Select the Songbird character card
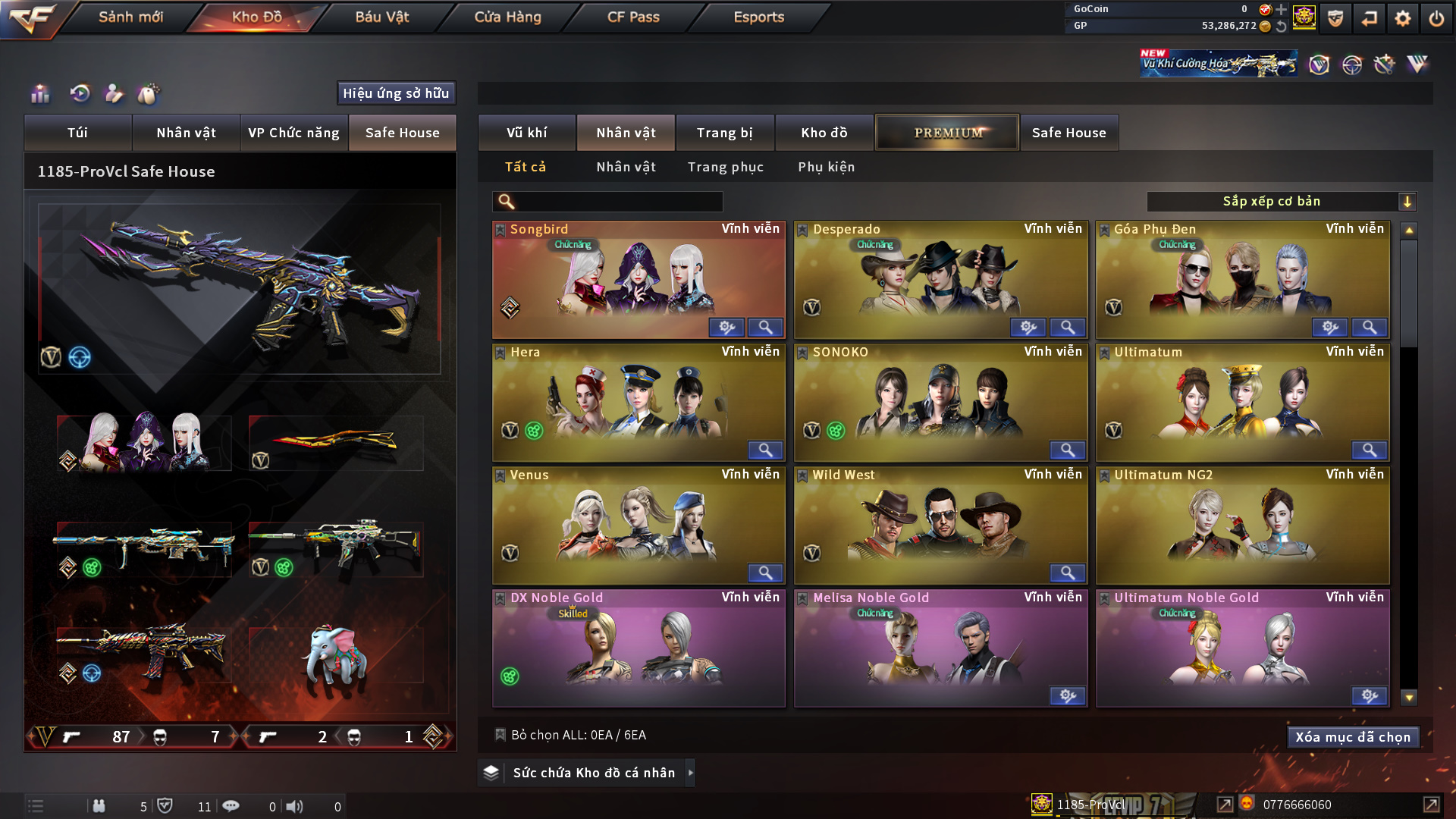The height and width of the screenshot is (819, 1456). 638,279
